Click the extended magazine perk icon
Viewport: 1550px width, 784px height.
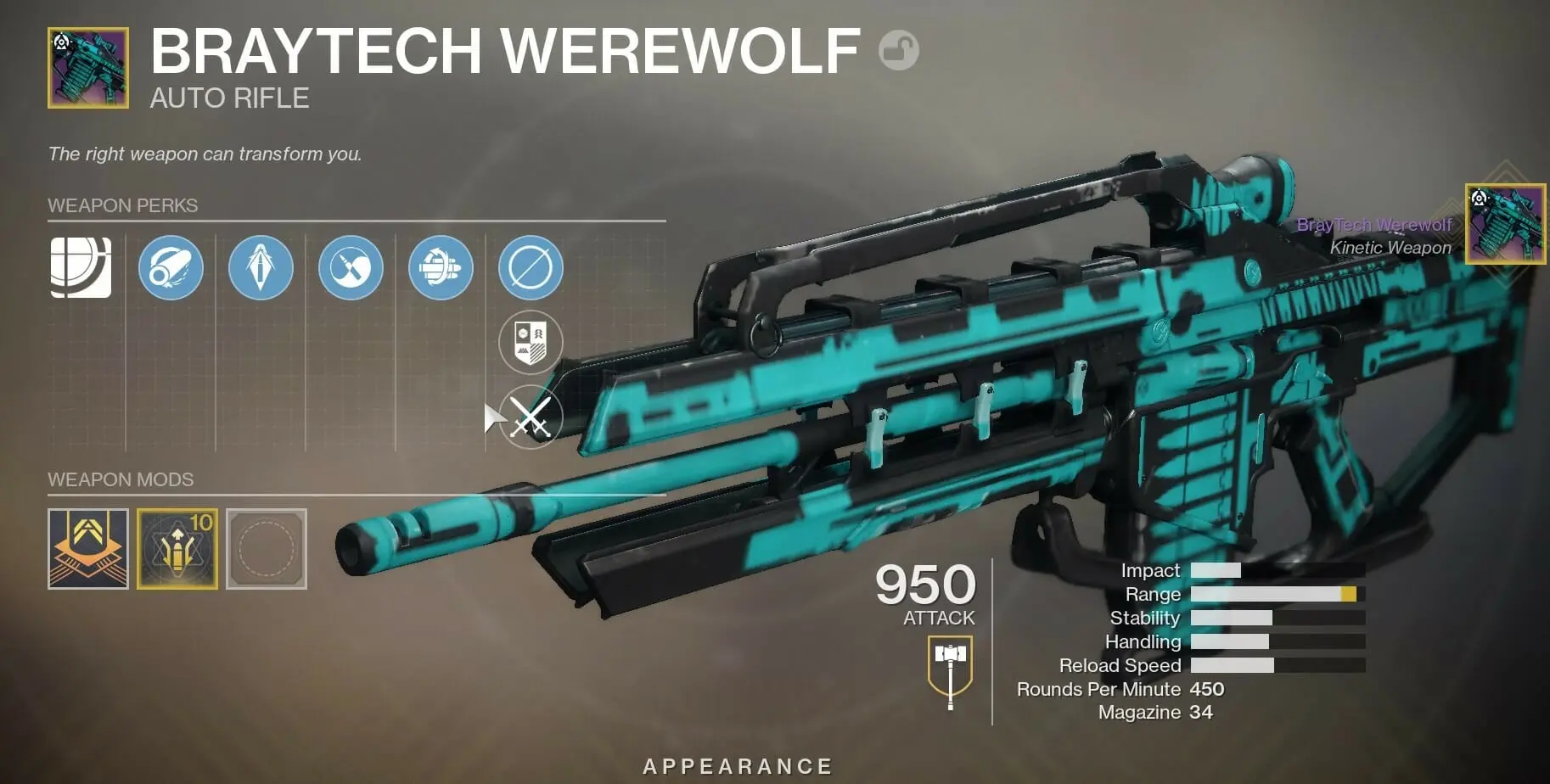439,266
